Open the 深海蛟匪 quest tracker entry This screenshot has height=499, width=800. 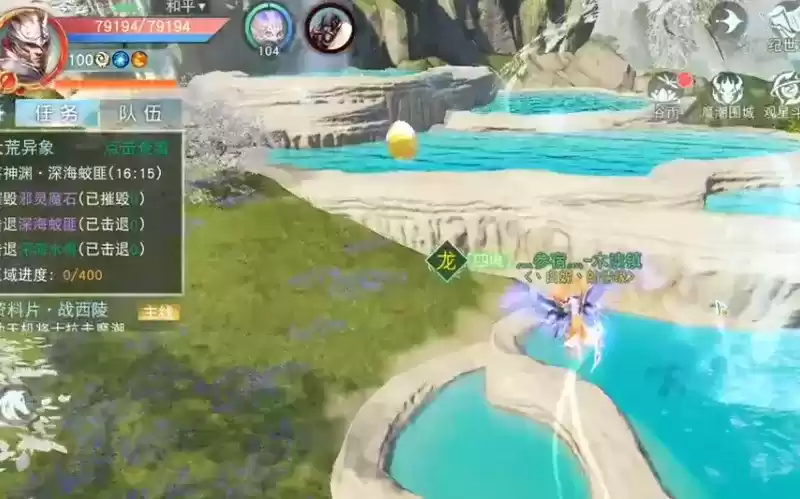(x=90, y=172)
